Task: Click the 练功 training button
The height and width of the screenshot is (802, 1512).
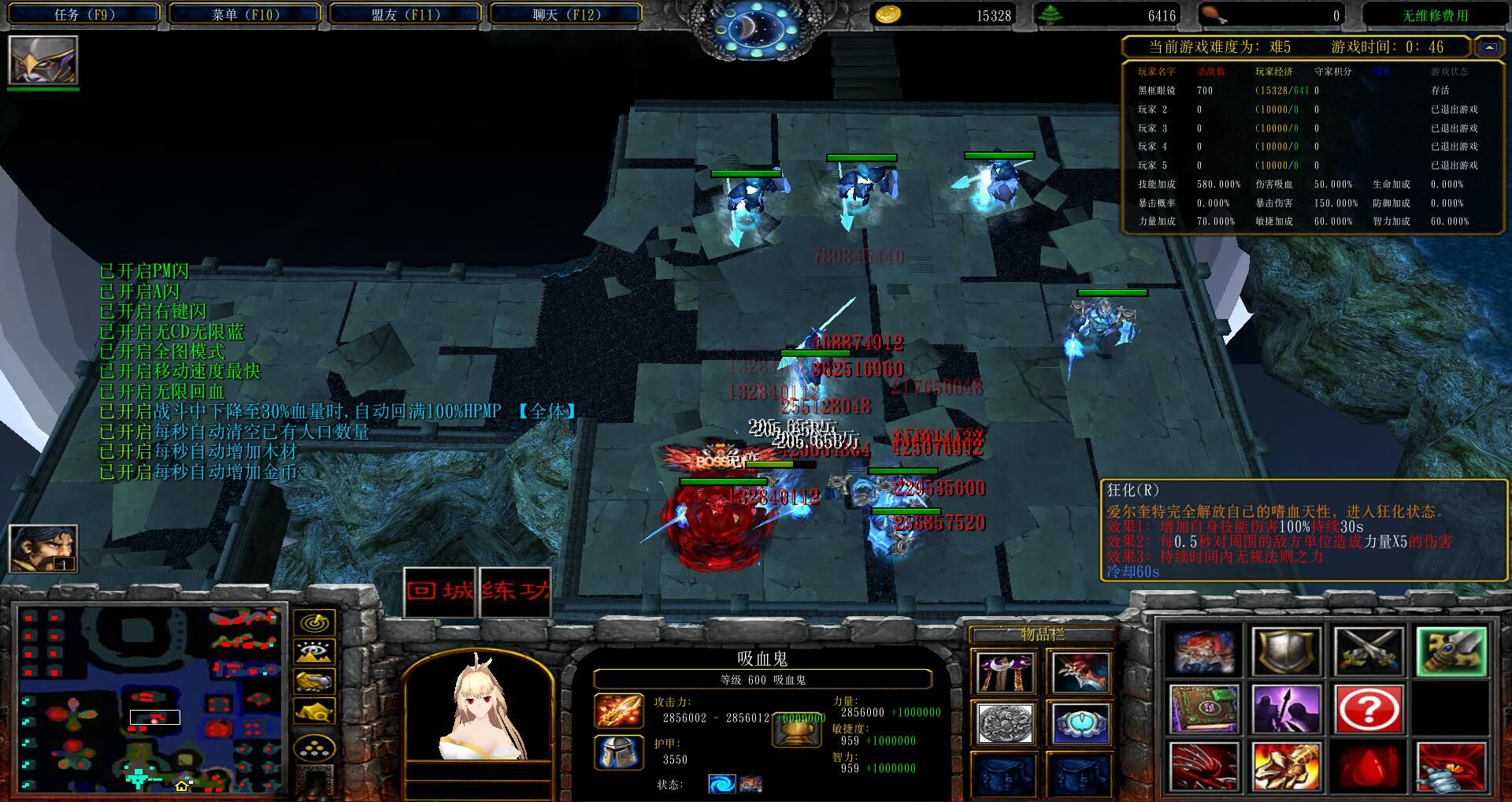Action: tap(513, 592)
